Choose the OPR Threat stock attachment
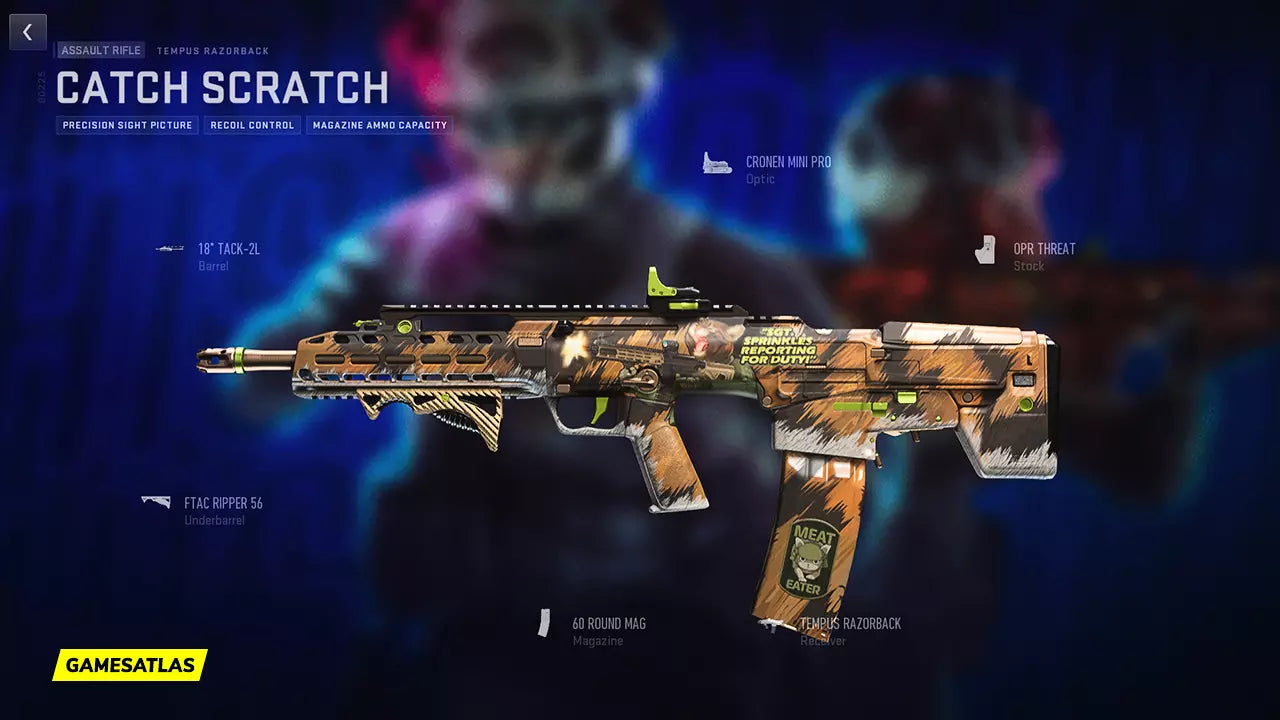The width and height of the screenshot is (1280, 720). 1043,249
